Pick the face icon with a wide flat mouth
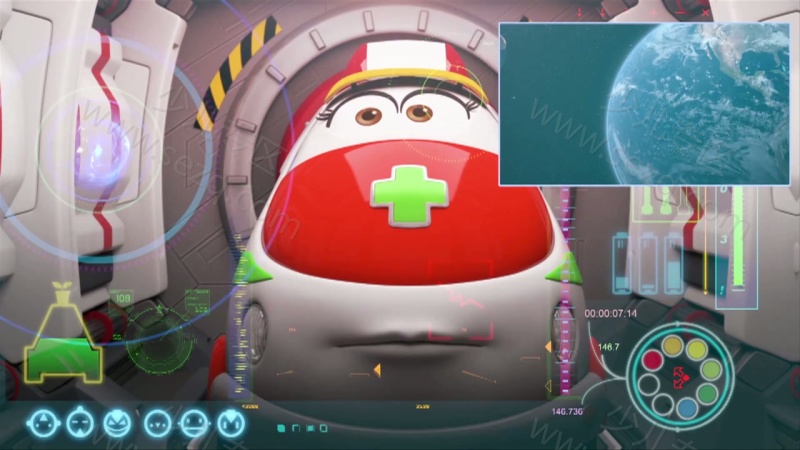Screen dimensions: 800x450 pos(193,423)
